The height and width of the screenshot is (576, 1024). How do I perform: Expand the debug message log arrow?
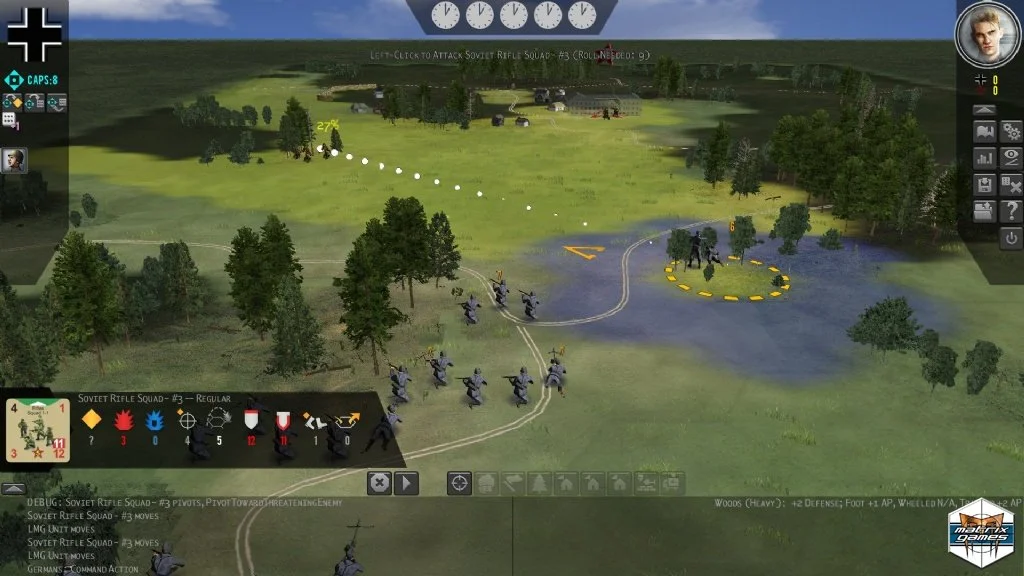tap(12, 489)
